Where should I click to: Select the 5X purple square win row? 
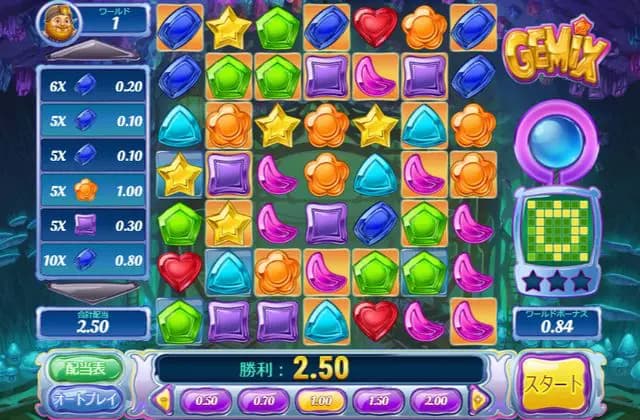[94, 226]
